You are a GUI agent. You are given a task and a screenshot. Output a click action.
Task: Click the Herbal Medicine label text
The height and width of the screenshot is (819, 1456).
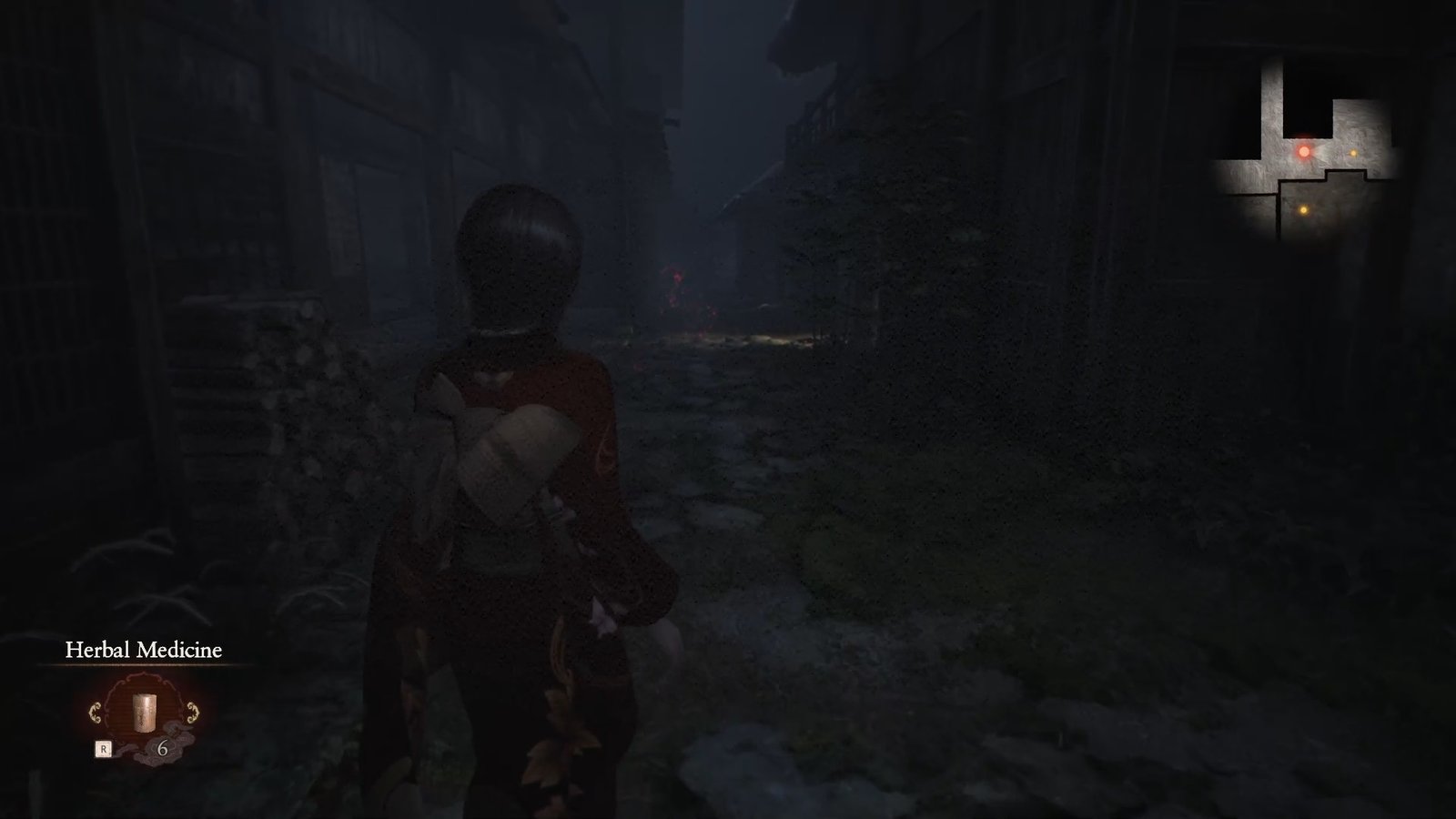point(142,651)
